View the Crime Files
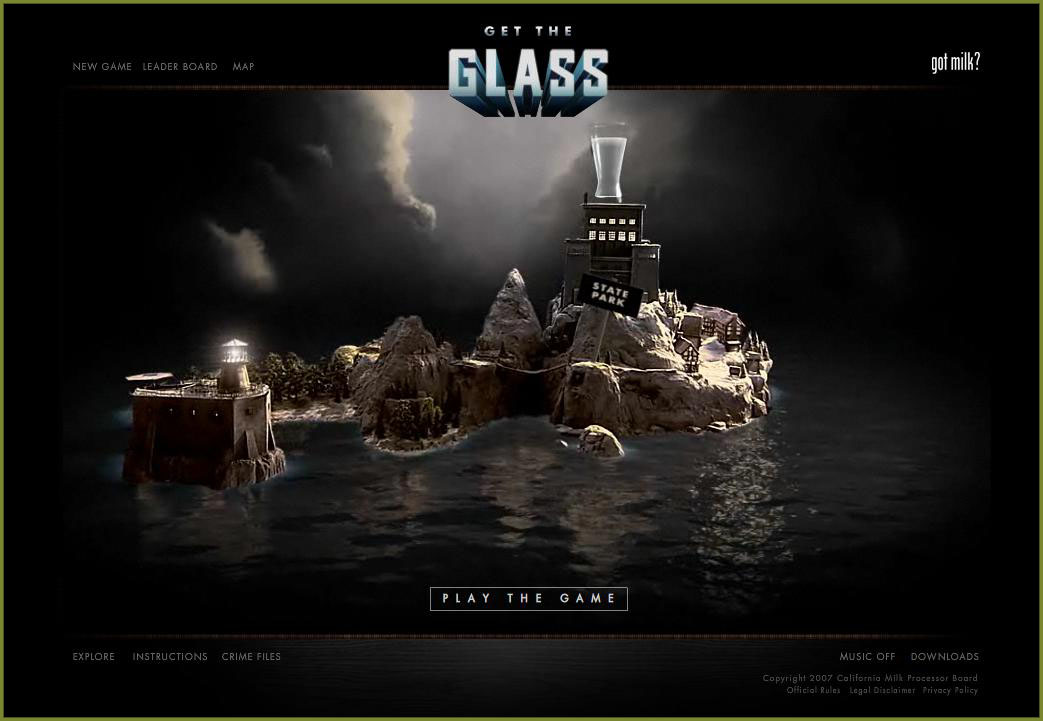 pyautogui.click(x=251, y=657)
